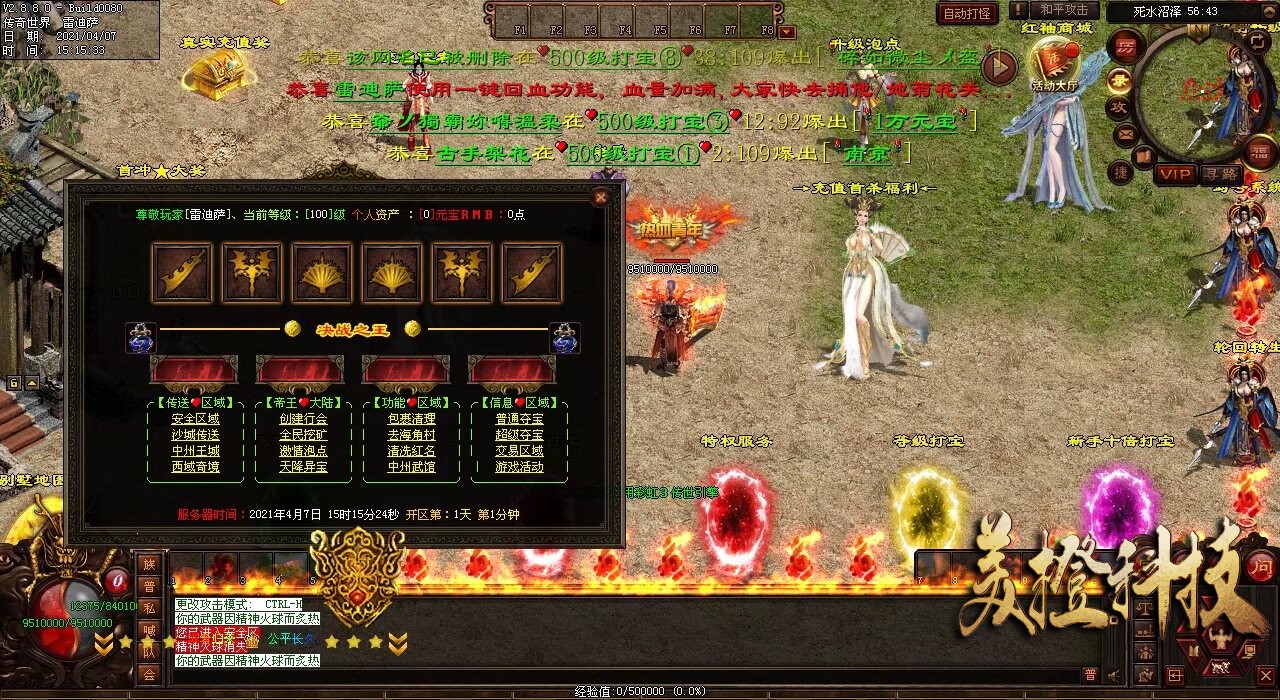Teleport via the 安全区域 link

pos(196,419)
